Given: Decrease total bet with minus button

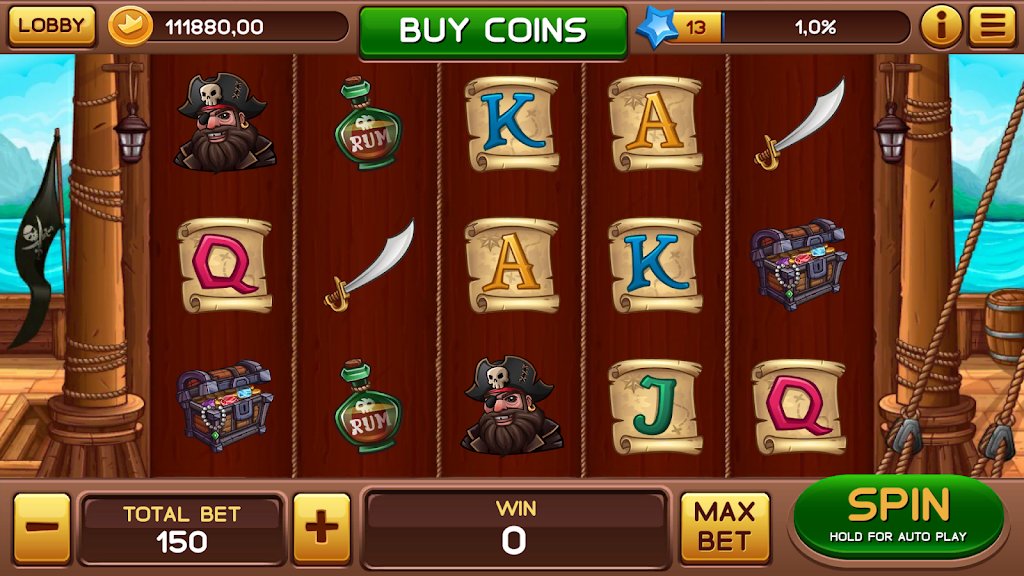Looking at the screenshot, I should tap(42, 527).
